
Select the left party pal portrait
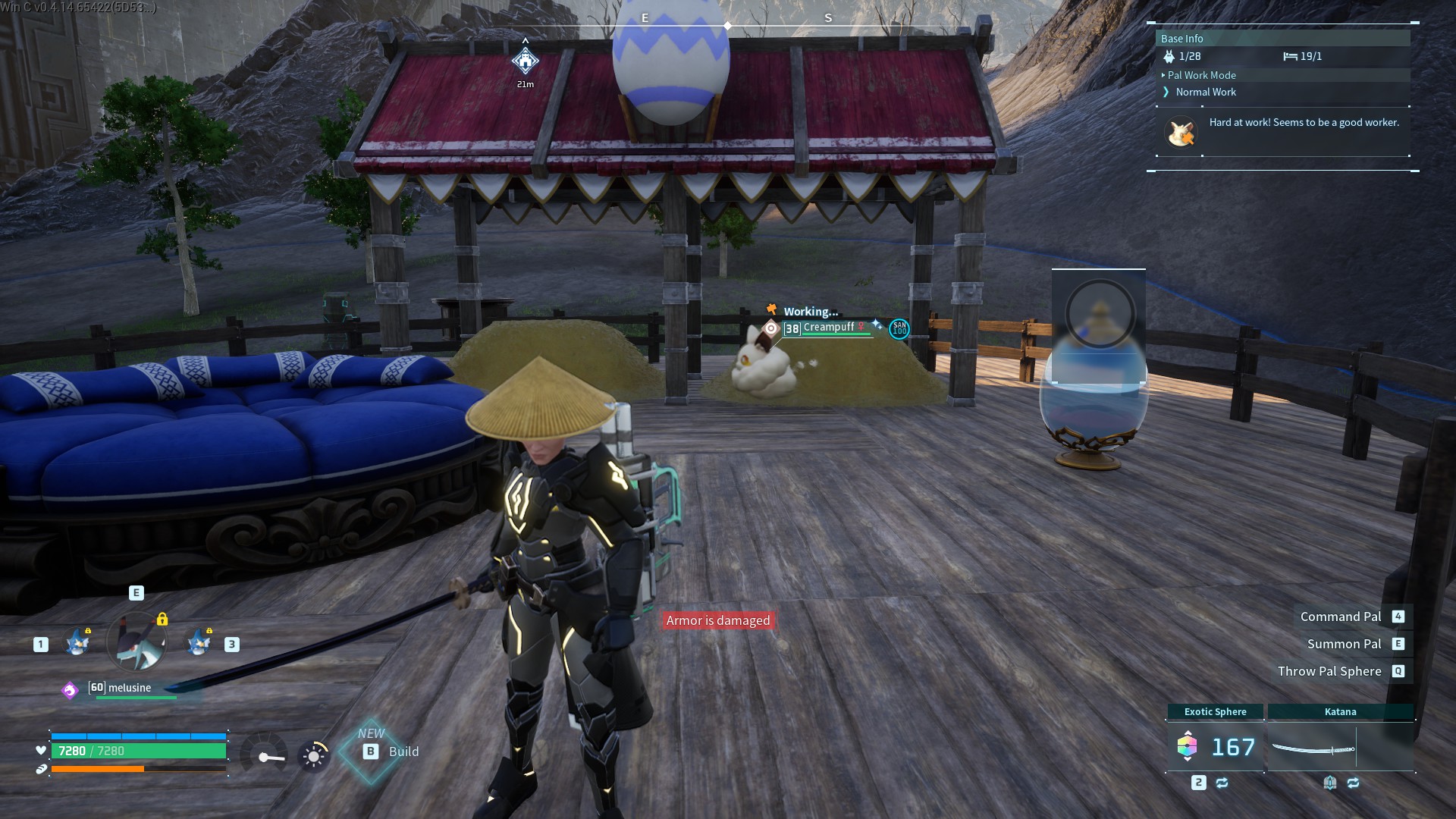(77, 643)
